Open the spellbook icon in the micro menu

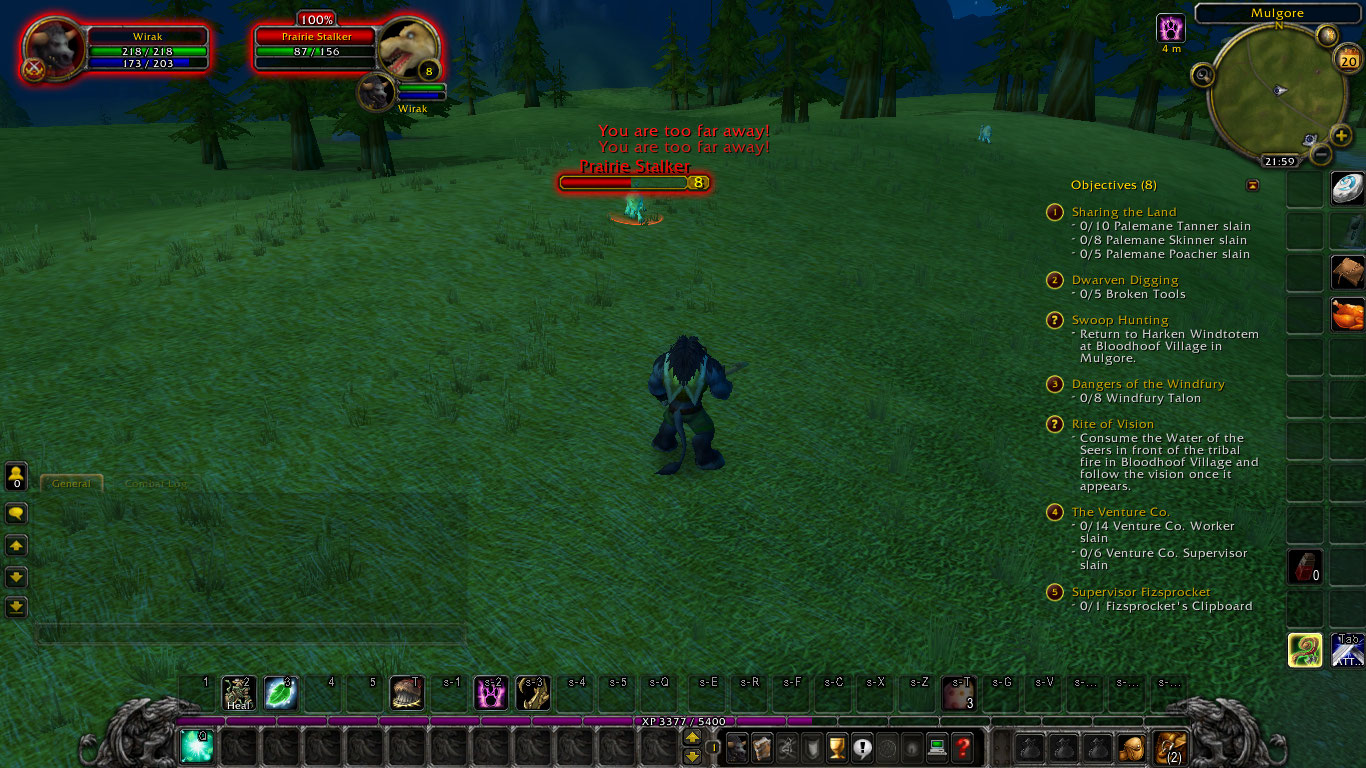tap(761, 747)
